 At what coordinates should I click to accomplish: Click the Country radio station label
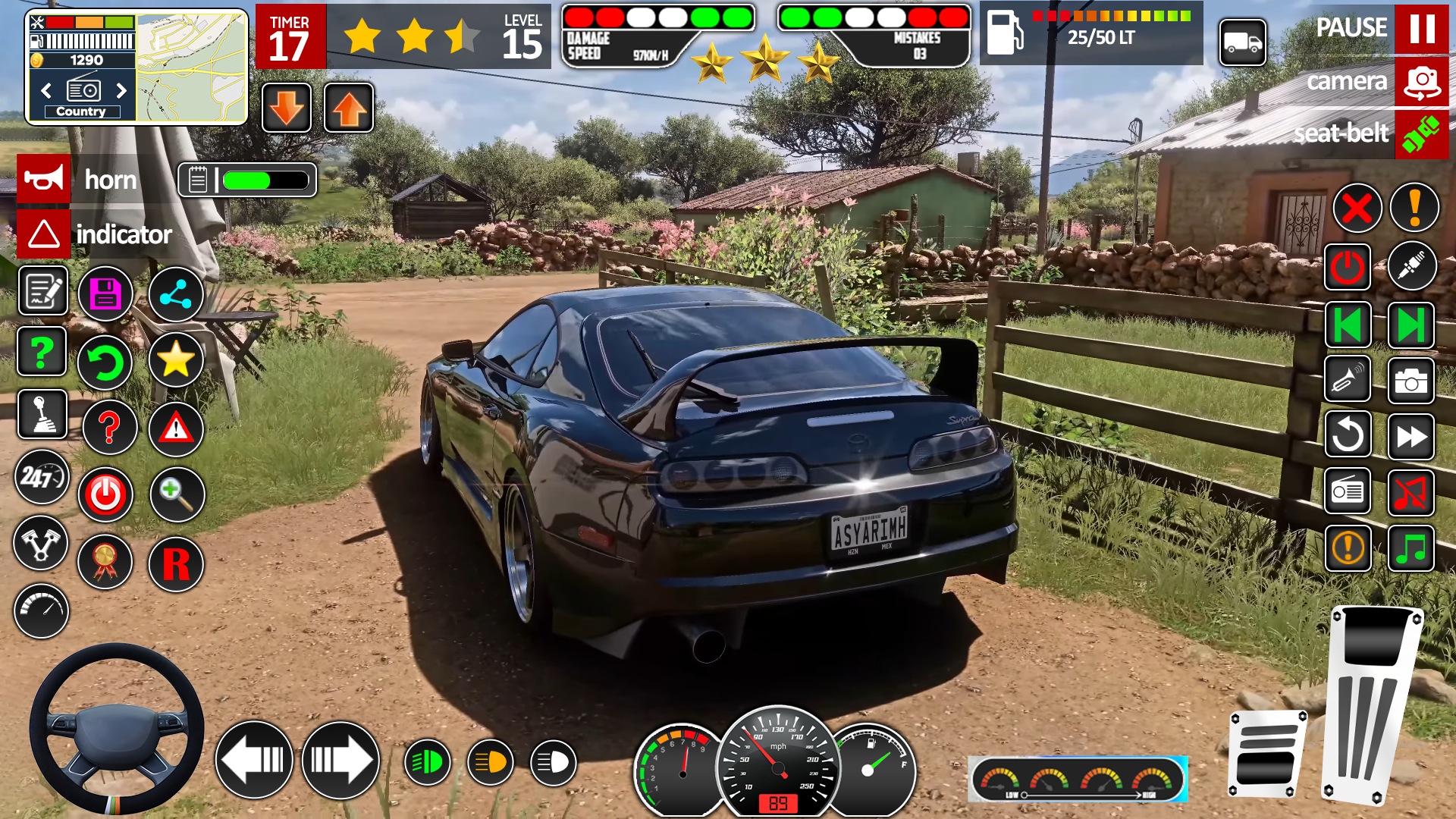click(81, 111)
